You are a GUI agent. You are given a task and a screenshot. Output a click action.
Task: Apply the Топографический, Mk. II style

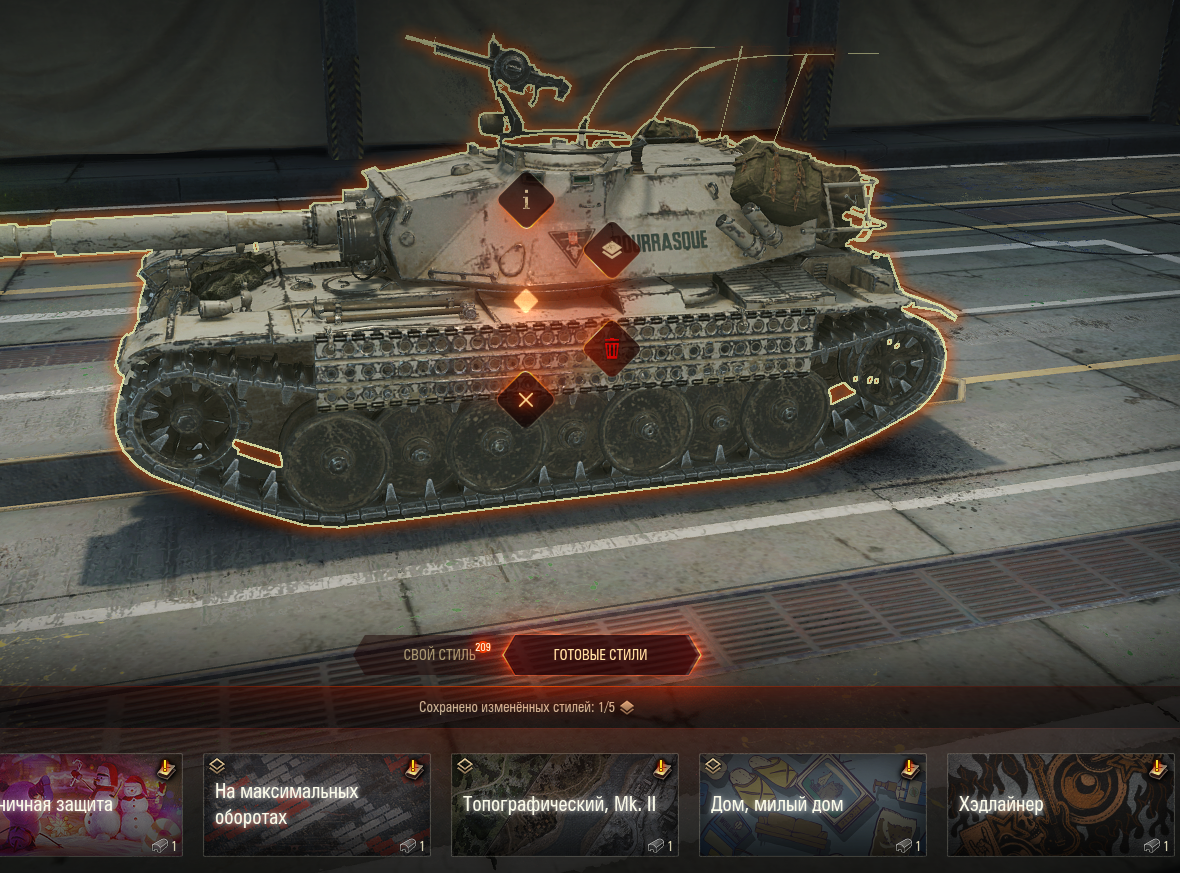click(564, 805)
